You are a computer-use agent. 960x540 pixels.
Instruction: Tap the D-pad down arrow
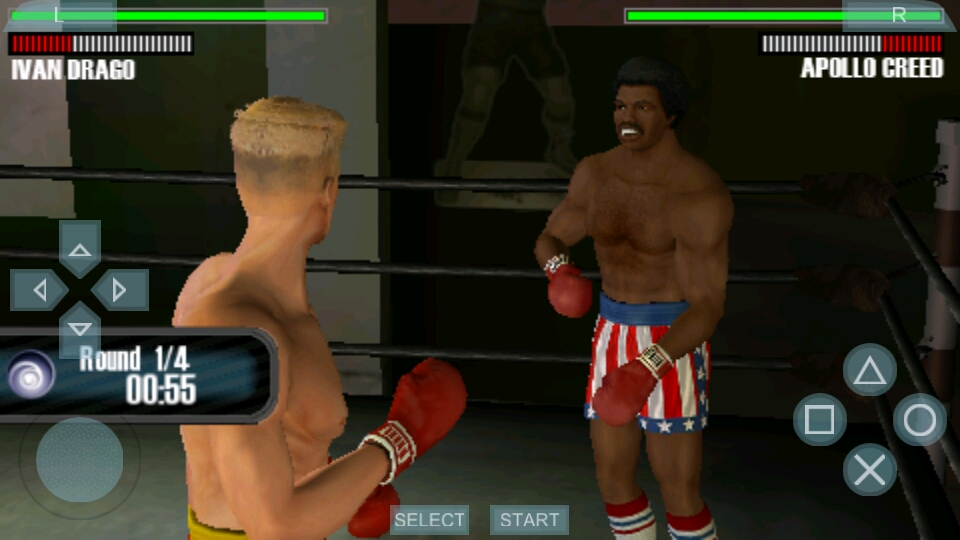click(80, 329)
